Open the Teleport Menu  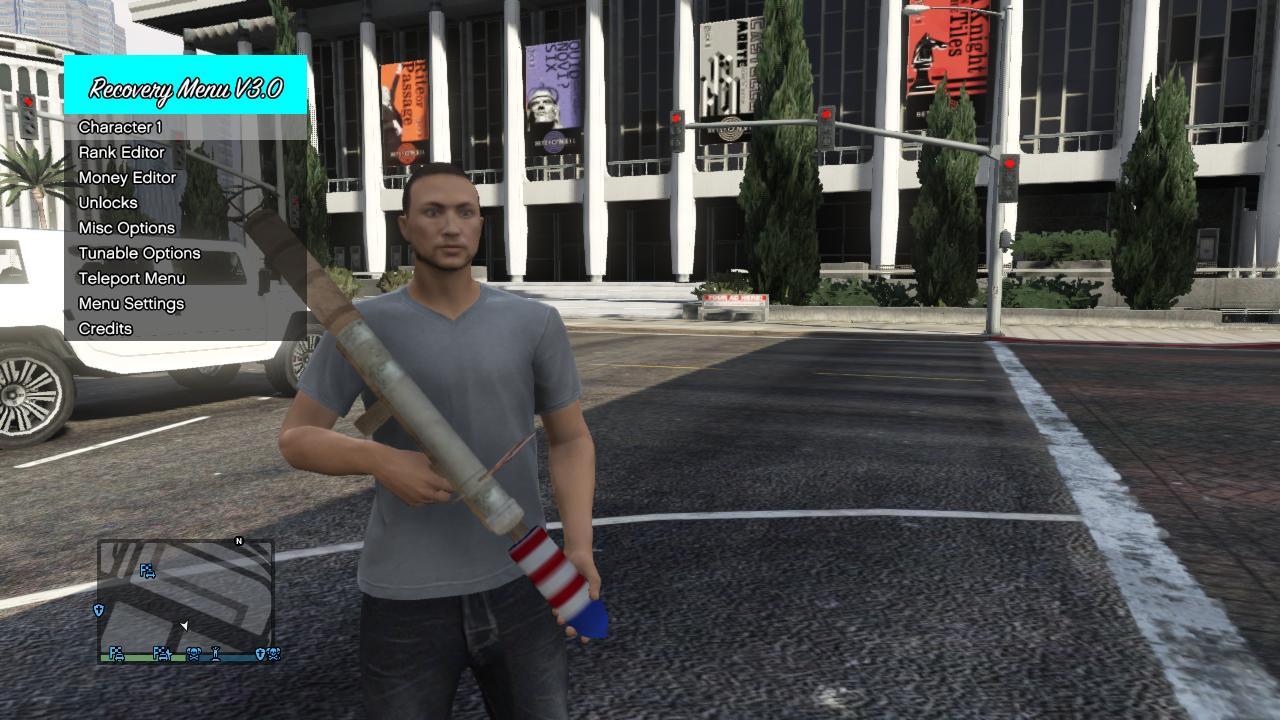(131, 278)
